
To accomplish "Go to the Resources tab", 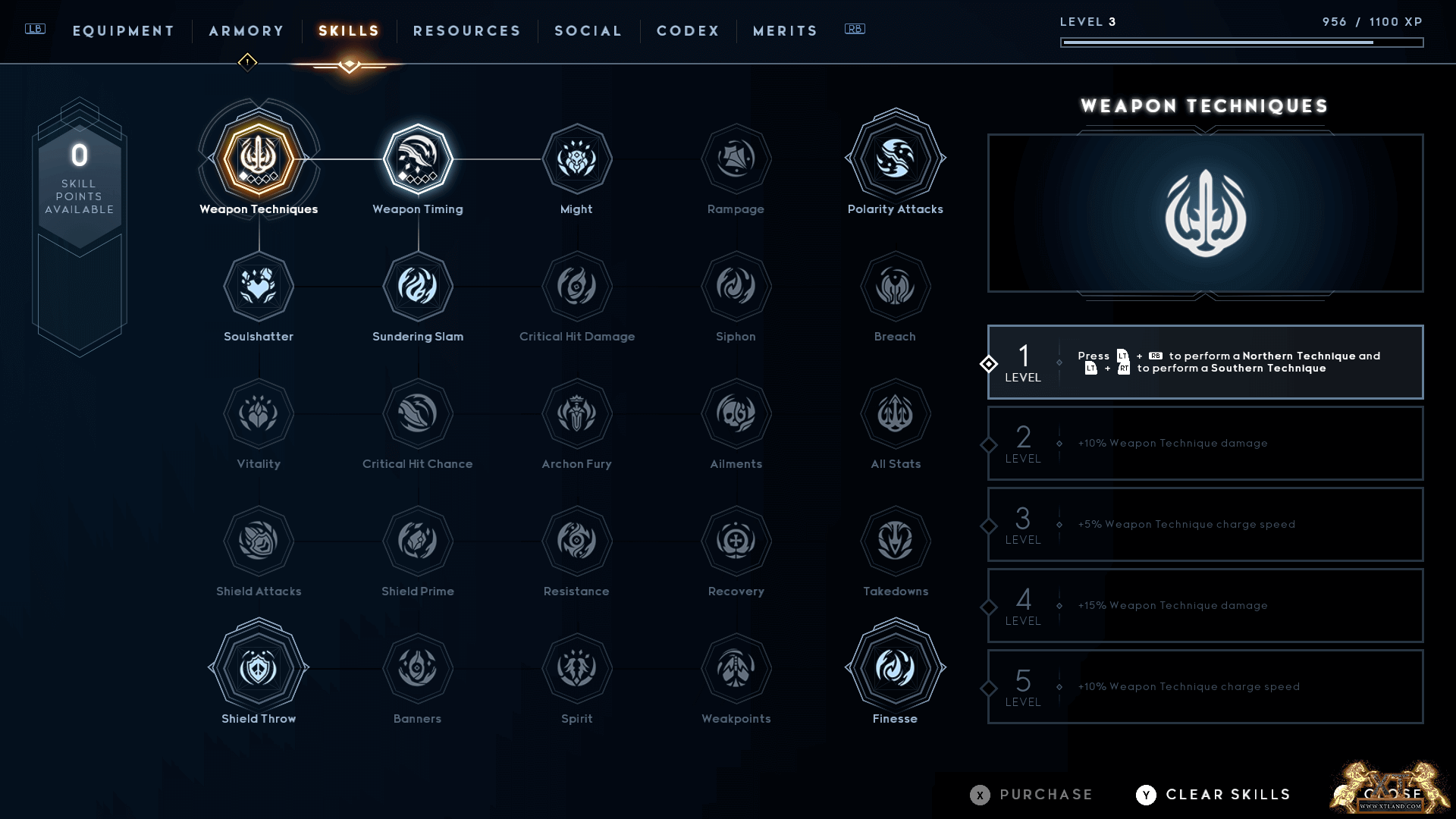I will point(467,31).
